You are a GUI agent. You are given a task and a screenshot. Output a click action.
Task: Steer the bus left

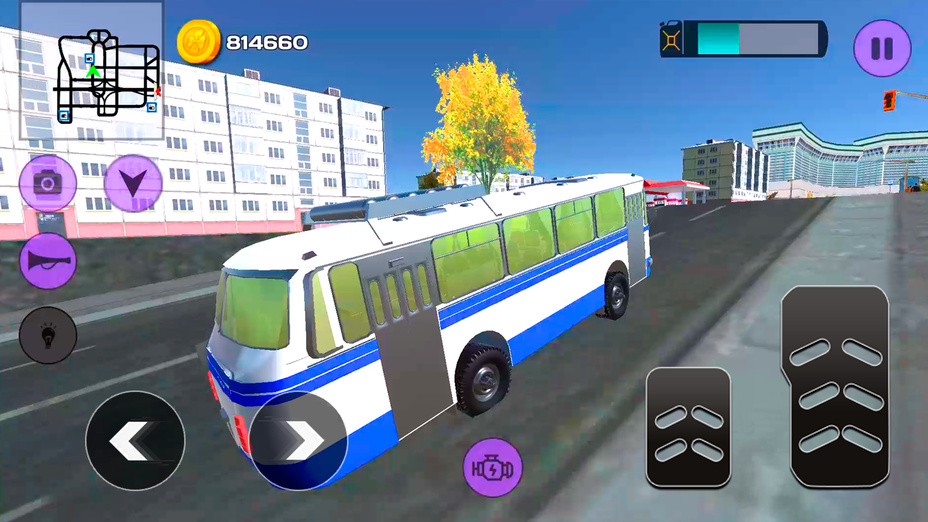coord(135,440)
